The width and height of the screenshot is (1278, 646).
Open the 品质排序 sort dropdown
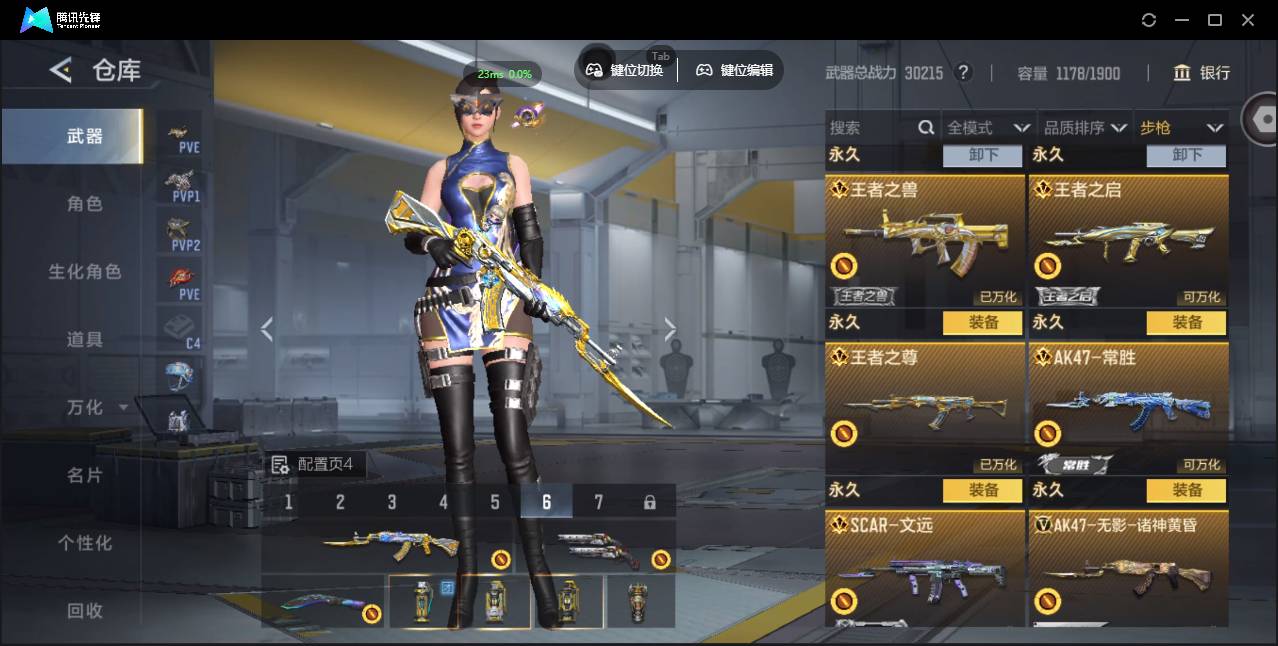coord(1085,128)
